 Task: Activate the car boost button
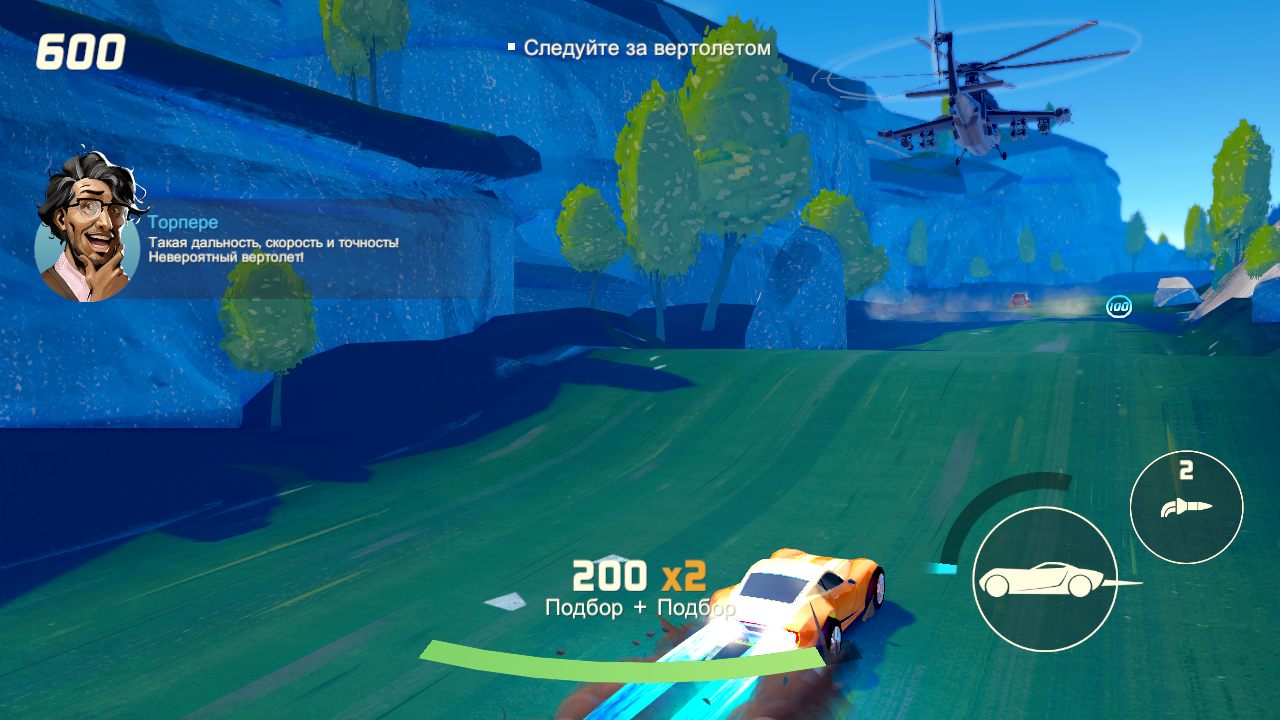pyautogui.click(x=1044, y=579)
